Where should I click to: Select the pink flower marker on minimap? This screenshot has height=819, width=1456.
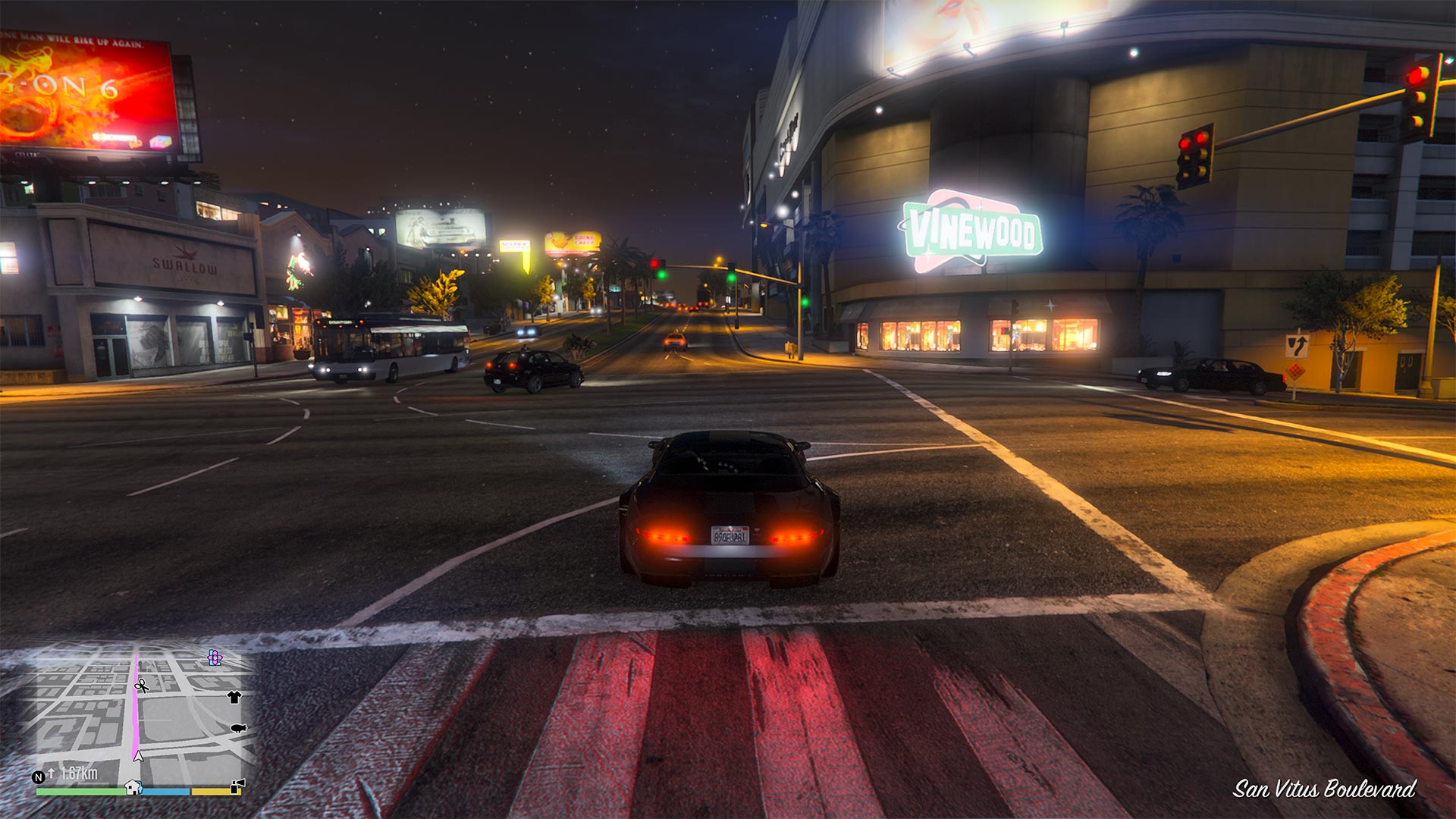[x=215, y=657]
